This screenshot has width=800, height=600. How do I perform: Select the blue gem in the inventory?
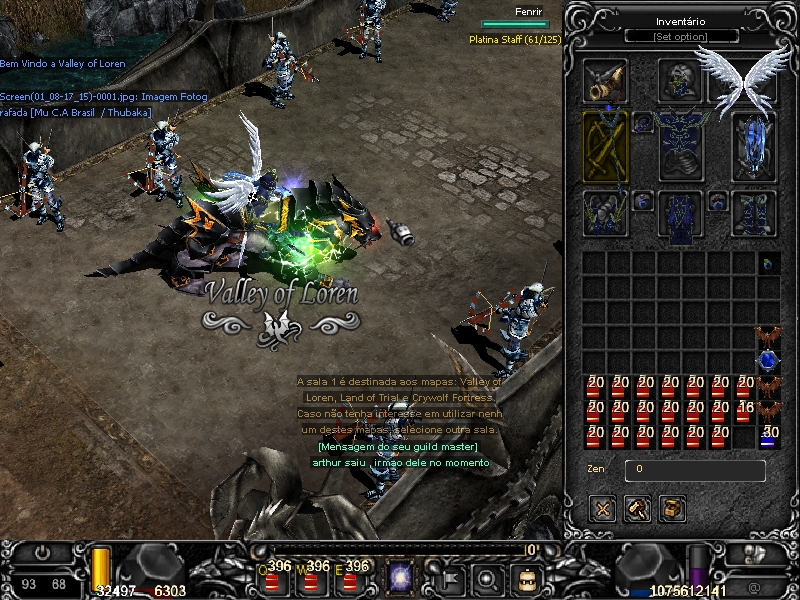click(768, 360)
